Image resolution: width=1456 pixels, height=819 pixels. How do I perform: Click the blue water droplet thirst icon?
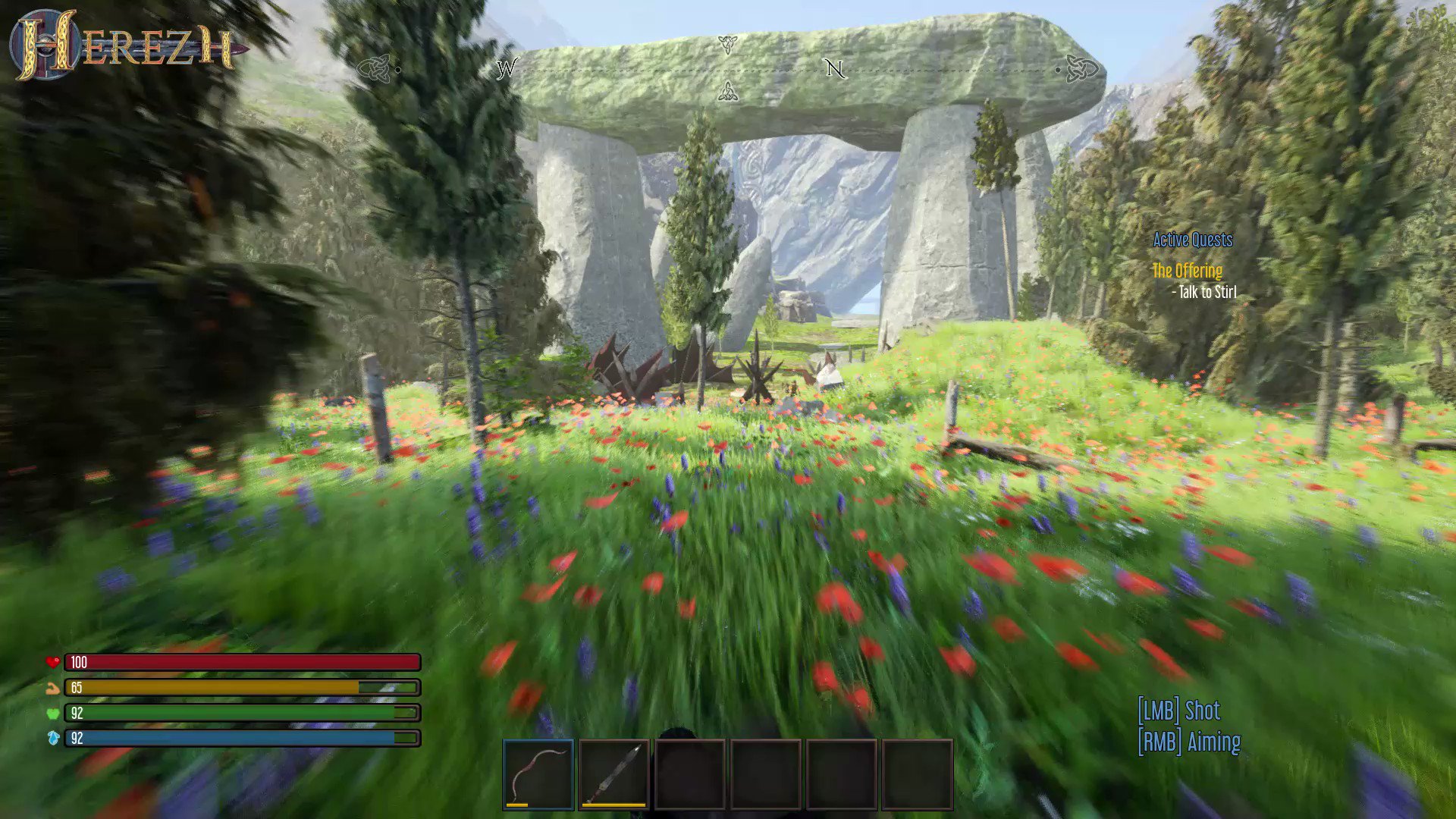click(x=52, y=738)
